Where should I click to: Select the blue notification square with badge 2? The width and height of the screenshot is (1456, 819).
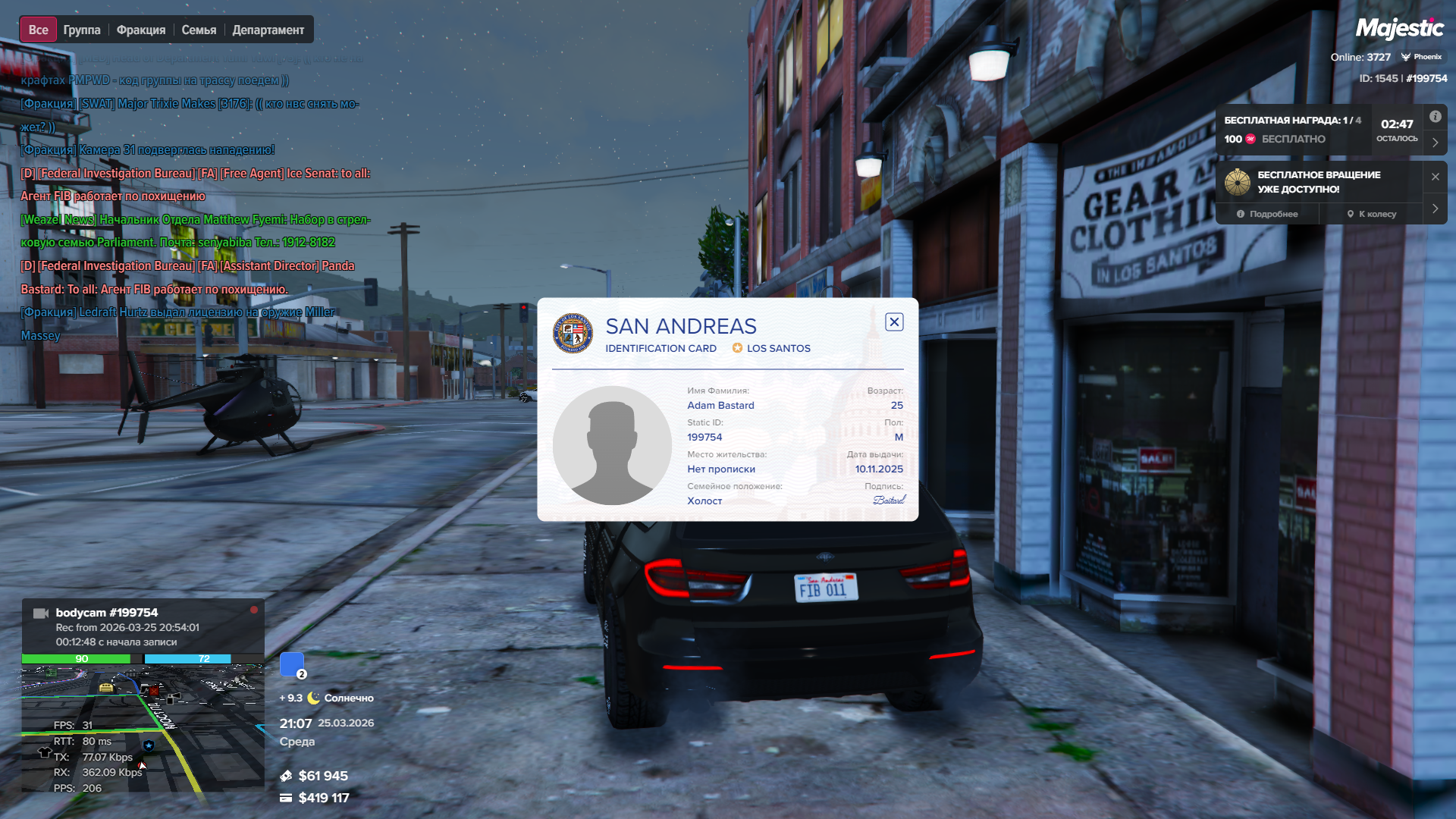point(292,664)
